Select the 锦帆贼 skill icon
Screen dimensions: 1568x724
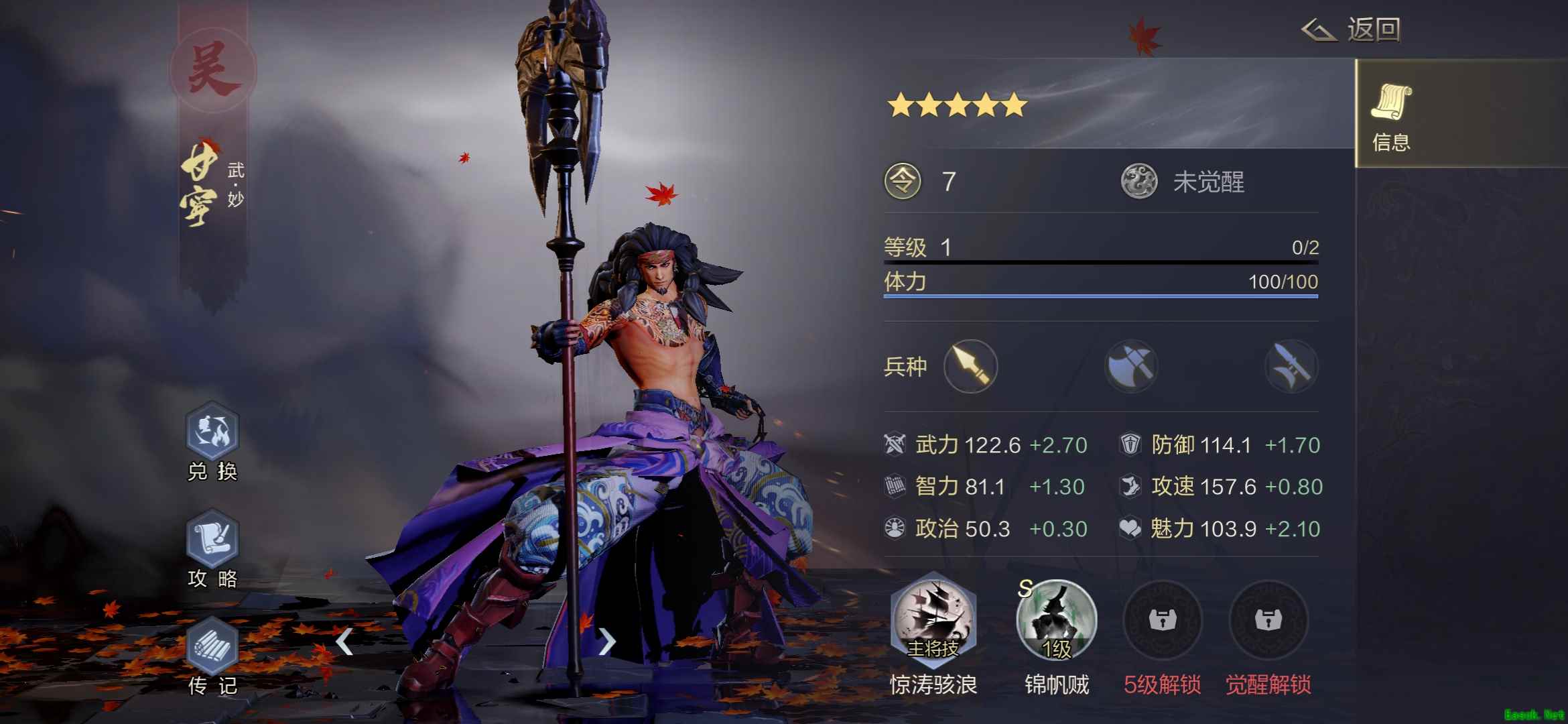click(x=1056, y=620)
